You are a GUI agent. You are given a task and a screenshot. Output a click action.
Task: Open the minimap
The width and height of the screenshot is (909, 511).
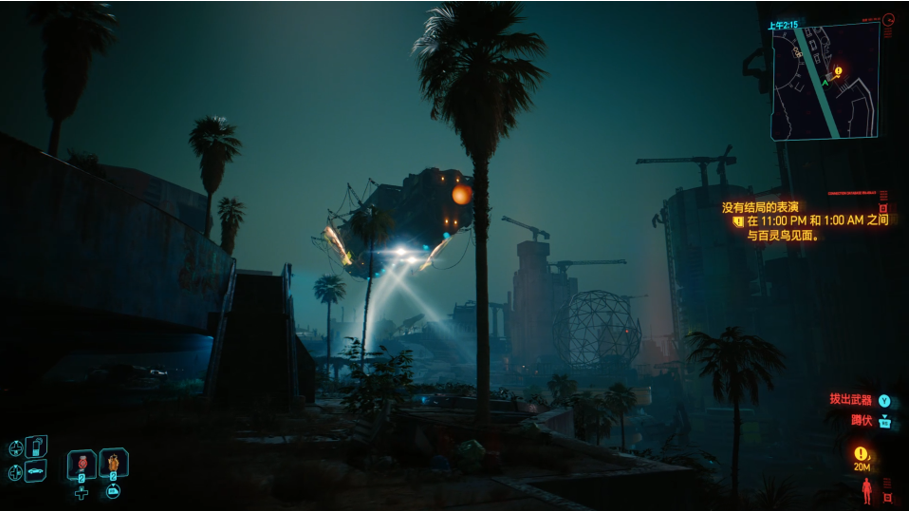(824, 81)
